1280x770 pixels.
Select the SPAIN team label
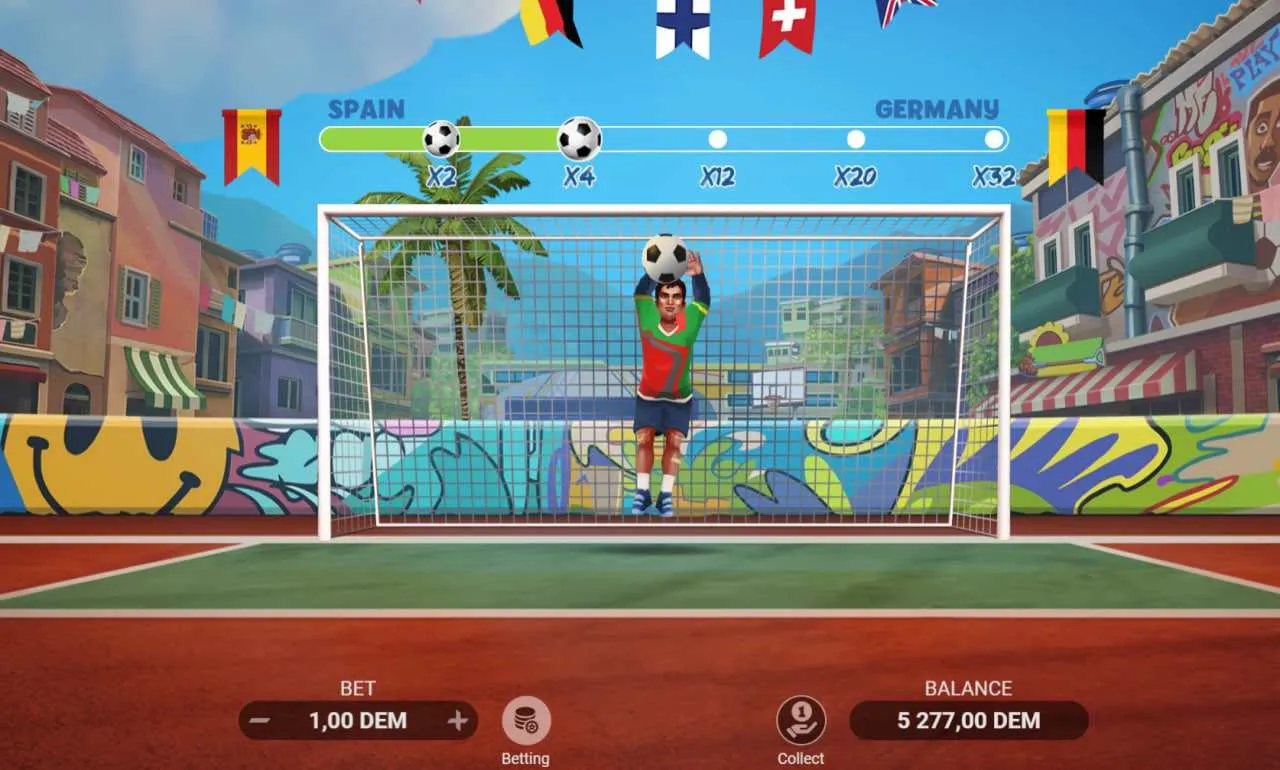click(x=366, y=110)
